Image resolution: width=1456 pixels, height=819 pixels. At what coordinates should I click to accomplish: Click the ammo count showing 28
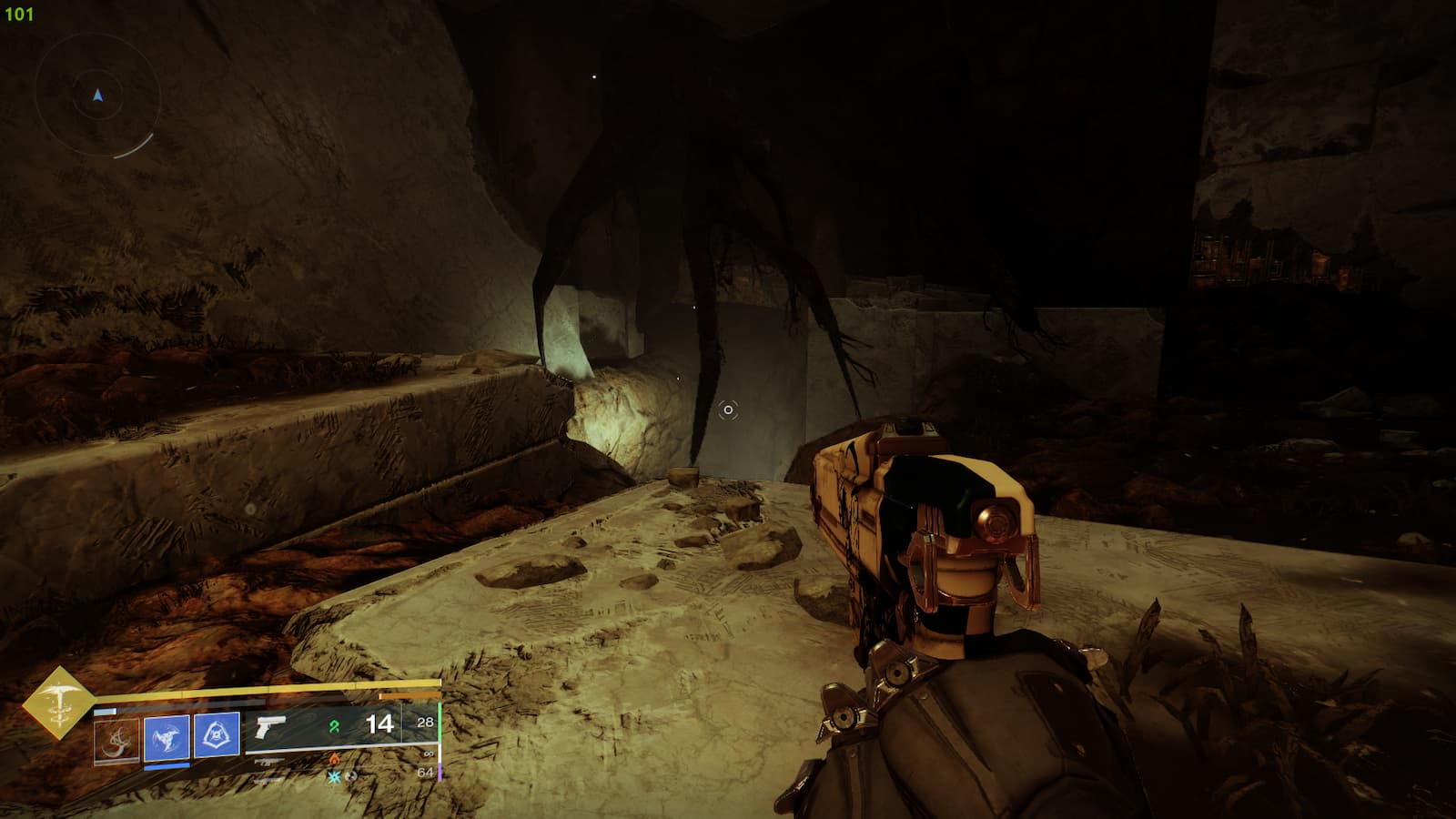click(424, 723)
